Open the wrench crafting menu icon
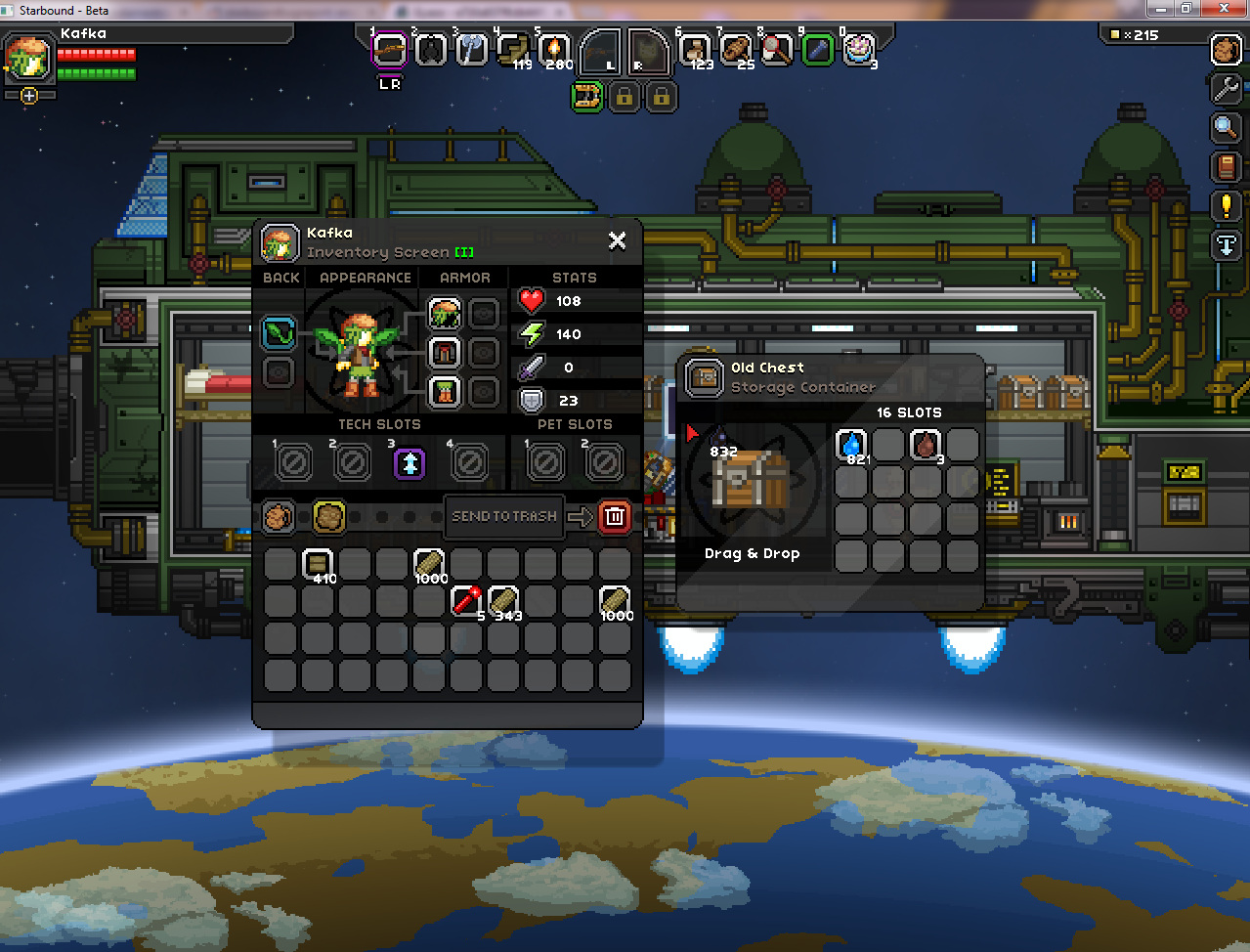The height and width of the screenshot is (952, 1250). 1226,88
